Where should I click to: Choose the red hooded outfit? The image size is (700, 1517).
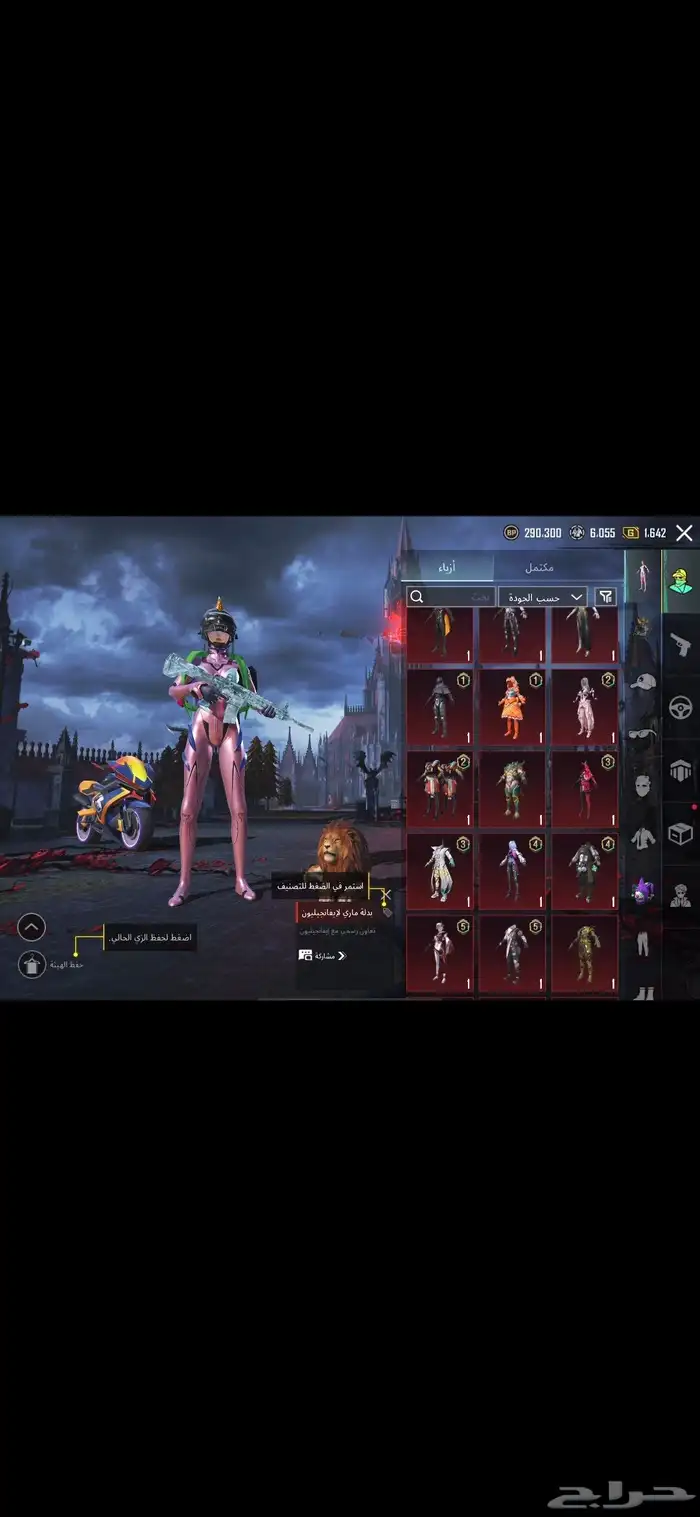point(585,789)
